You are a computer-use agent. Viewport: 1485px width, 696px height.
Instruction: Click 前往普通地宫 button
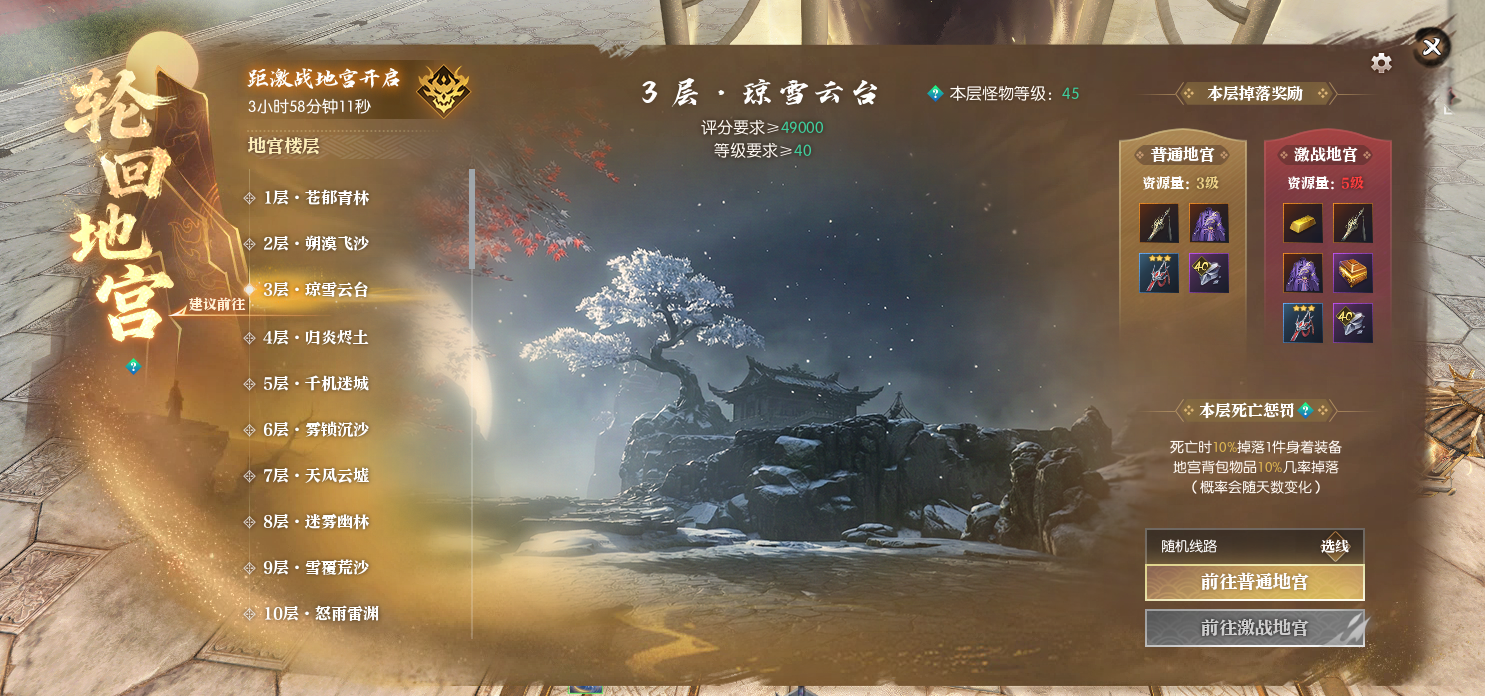(x=1254, y=582)
